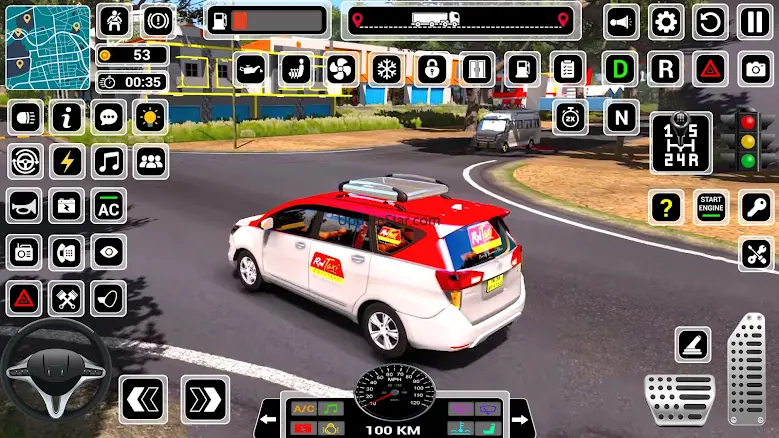Screen dimensions: 779x438
Task: Activate the left turn double-arrow
Action: pos(143,399)
